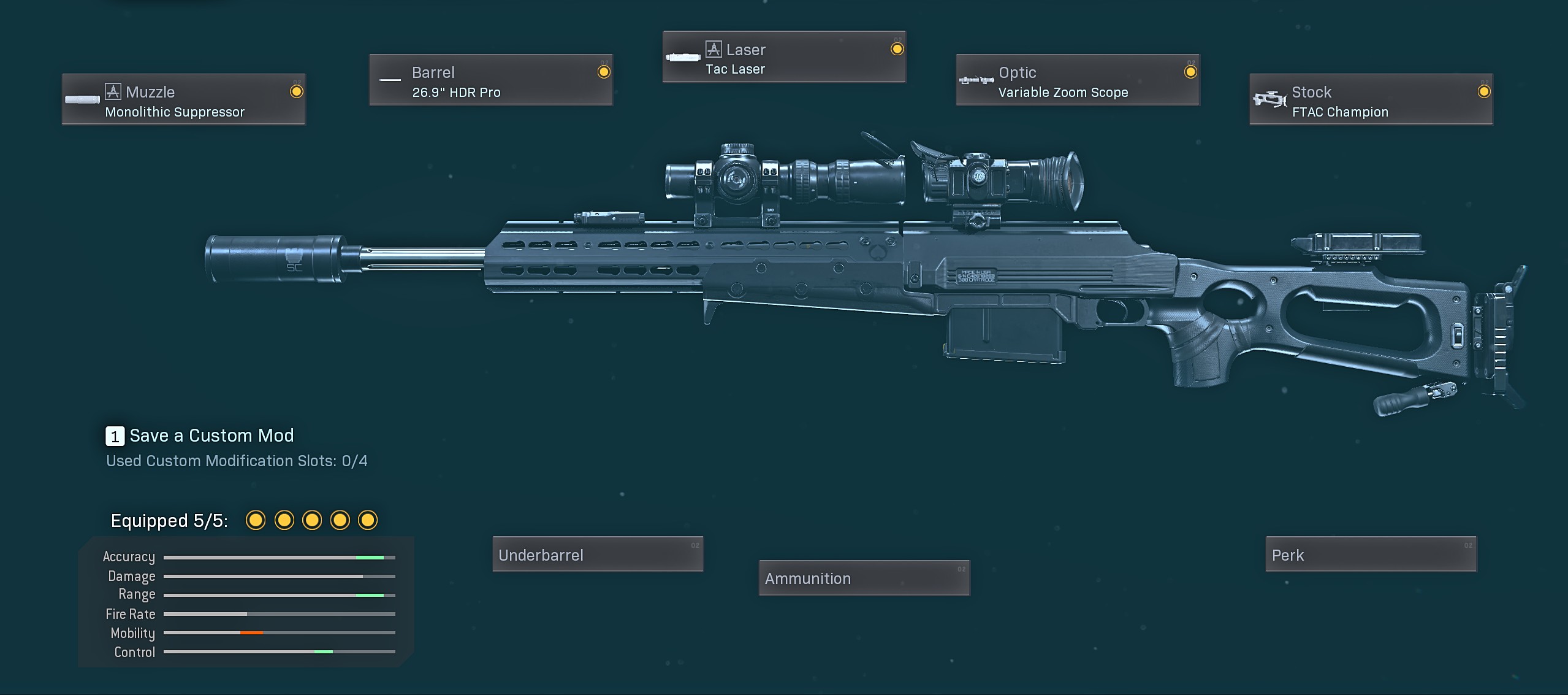The image size is (1568, 695).
Task: Choose the Laser slot with Tac Laser
Action: coord(784,58)
